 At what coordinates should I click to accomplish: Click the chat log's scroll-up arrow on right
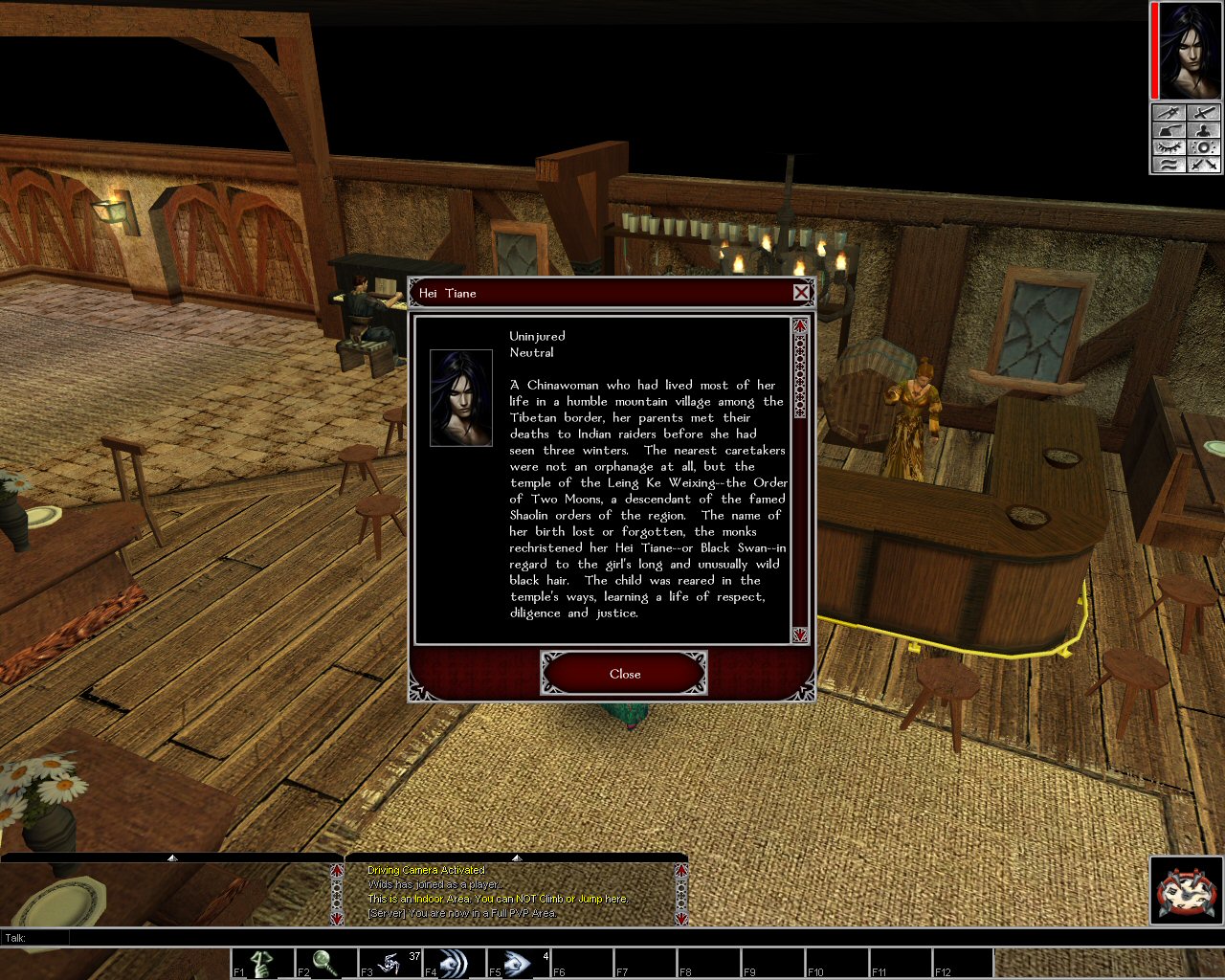click(x=680, y=871)
